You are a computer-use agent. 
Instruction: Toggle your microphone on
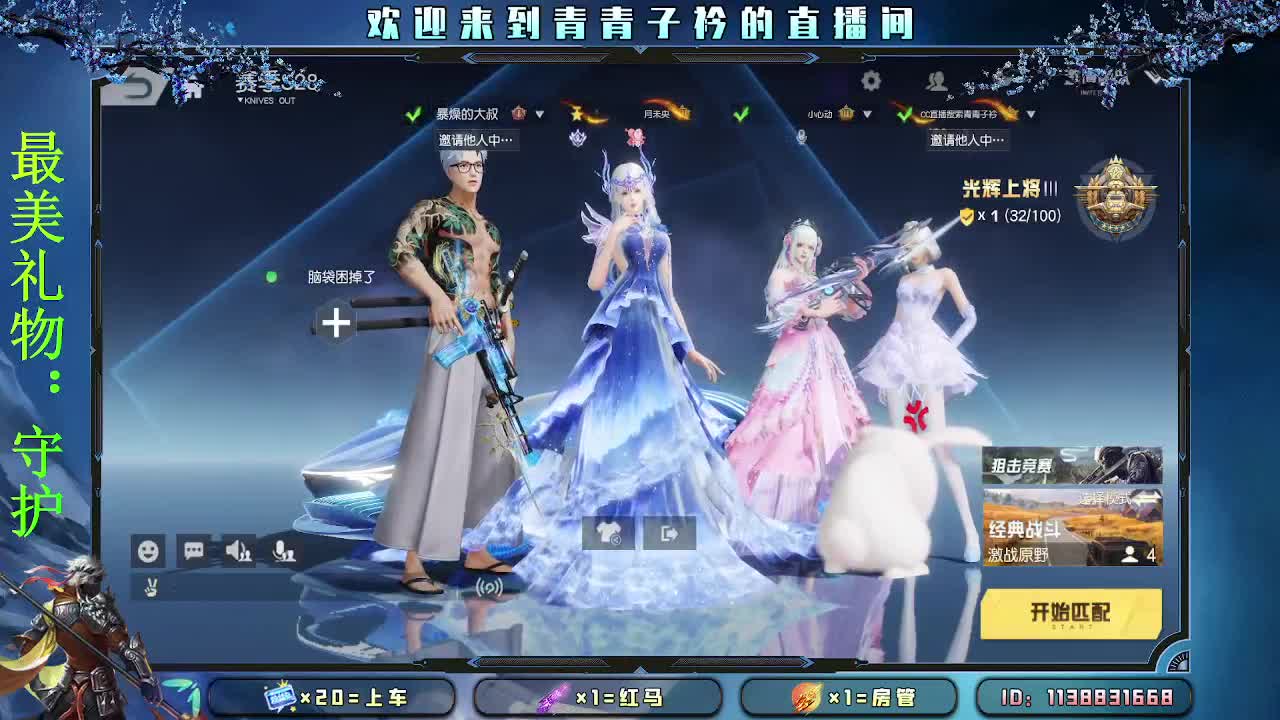pos(286,550)
